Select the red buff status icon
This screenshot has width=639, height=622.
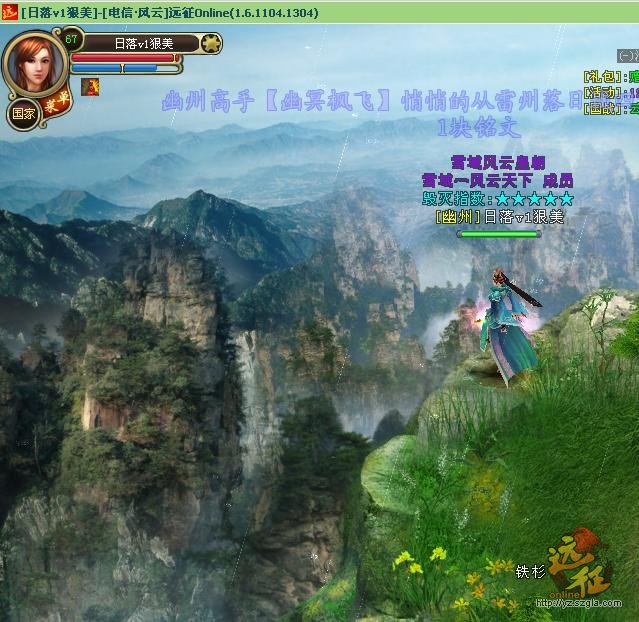tap(90, 87)
